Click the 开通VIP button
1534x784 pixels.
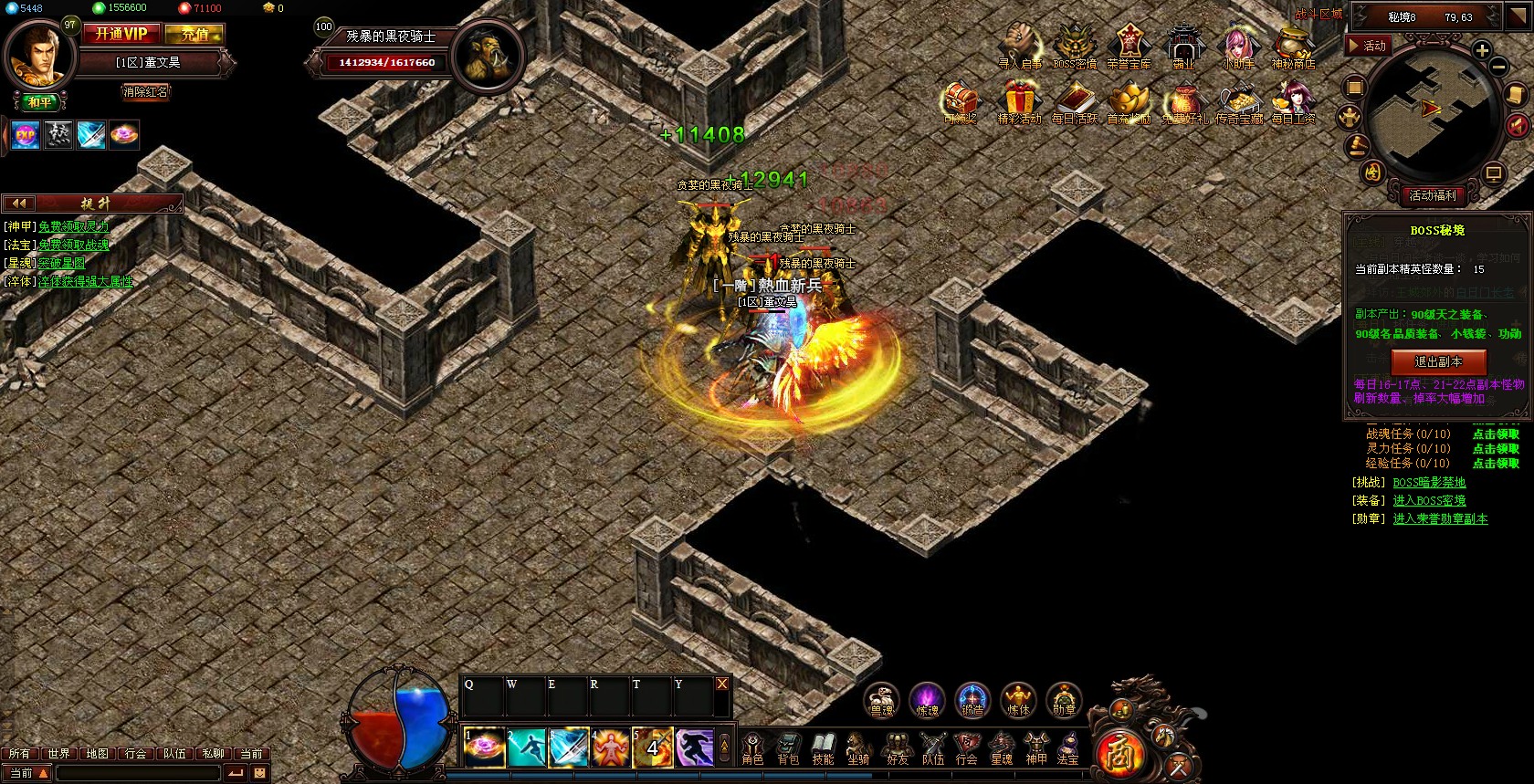click(121, 34)
